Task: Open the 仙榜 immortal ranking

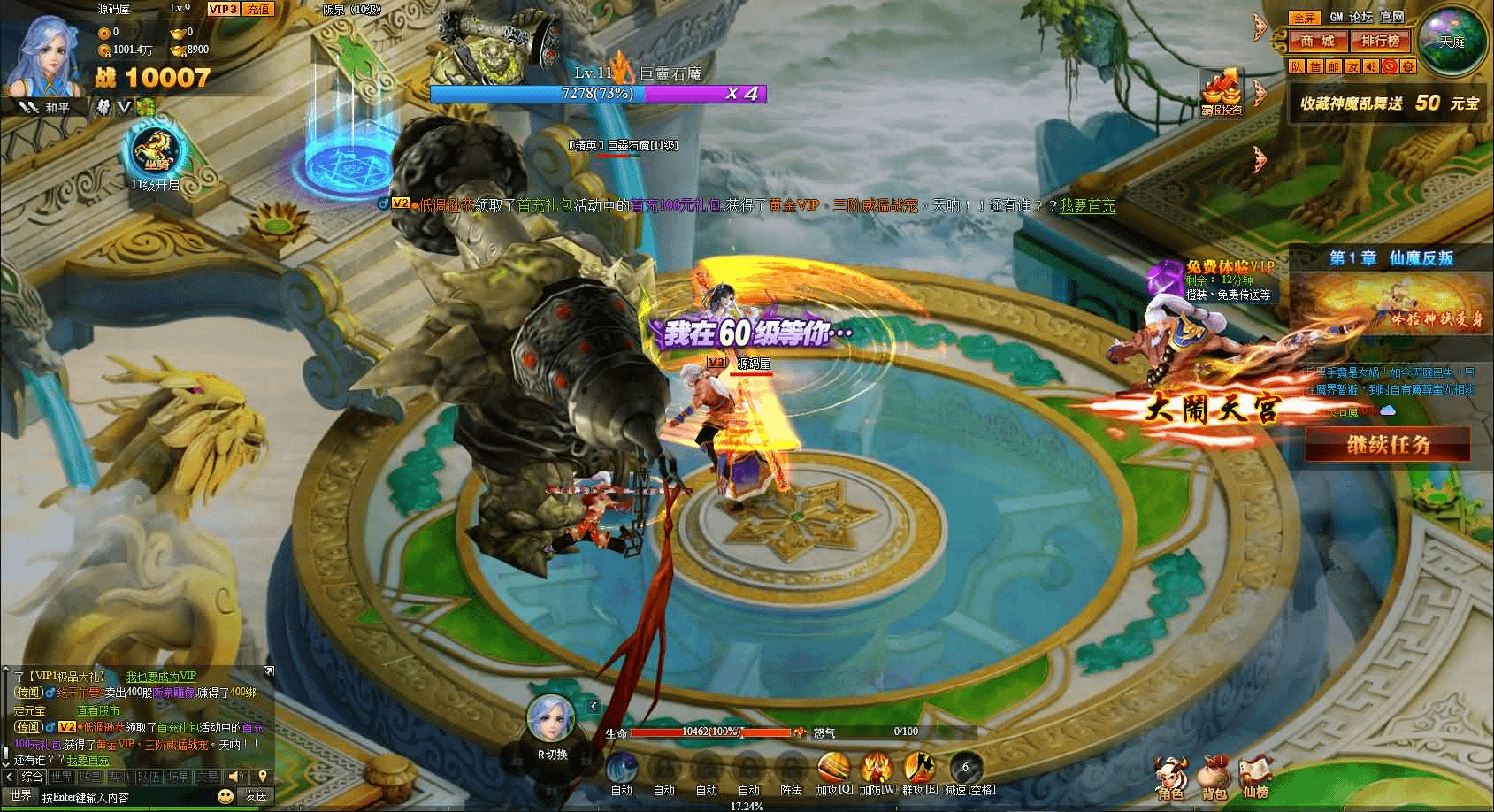Action: (x=1255, y=776)
